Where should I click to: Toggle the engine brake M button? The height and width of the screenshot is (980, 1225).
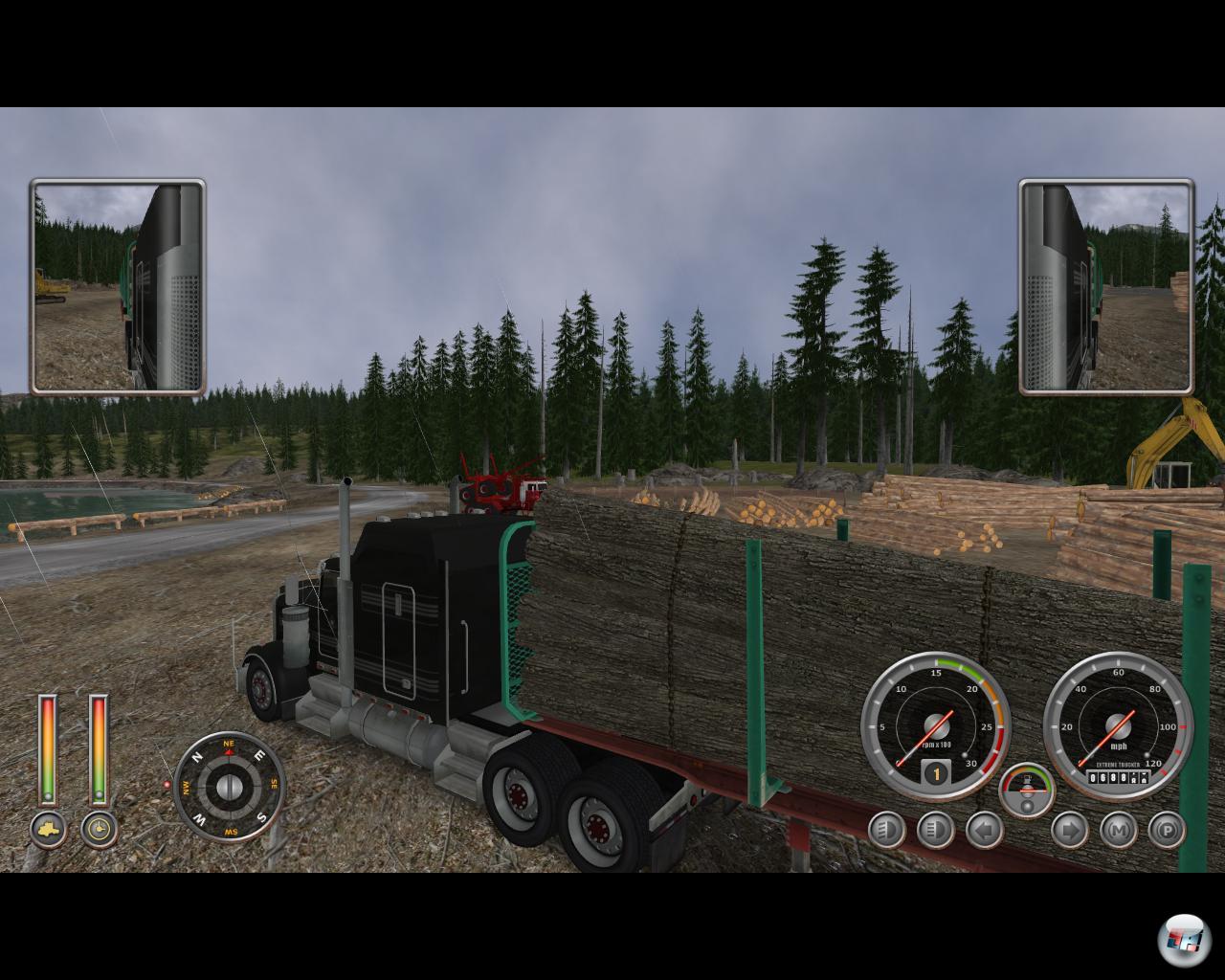pyautogui.click(x=1118, y=830)
